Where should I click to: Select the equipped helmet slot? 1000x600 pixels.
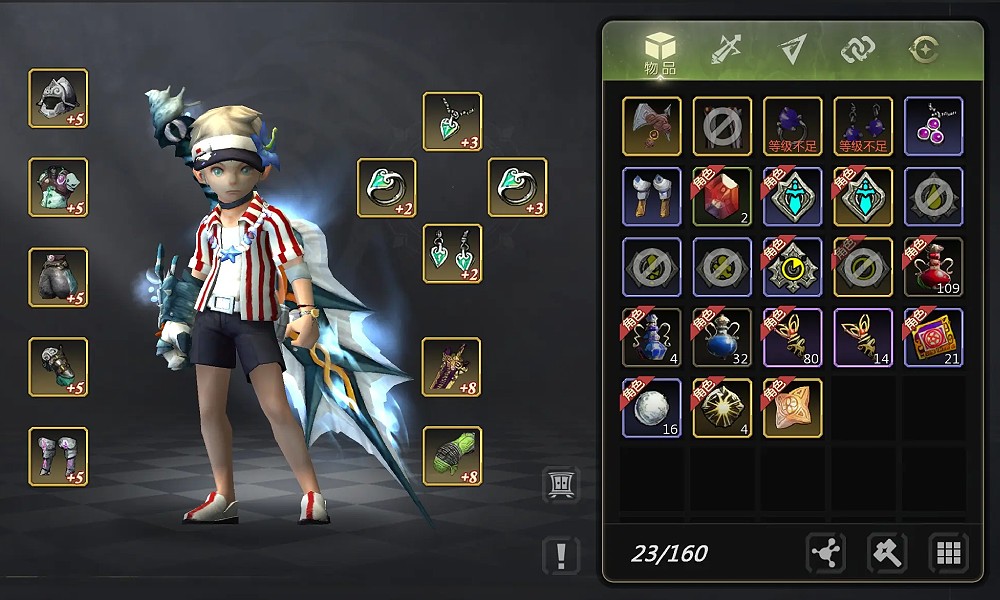pos(58,98)
